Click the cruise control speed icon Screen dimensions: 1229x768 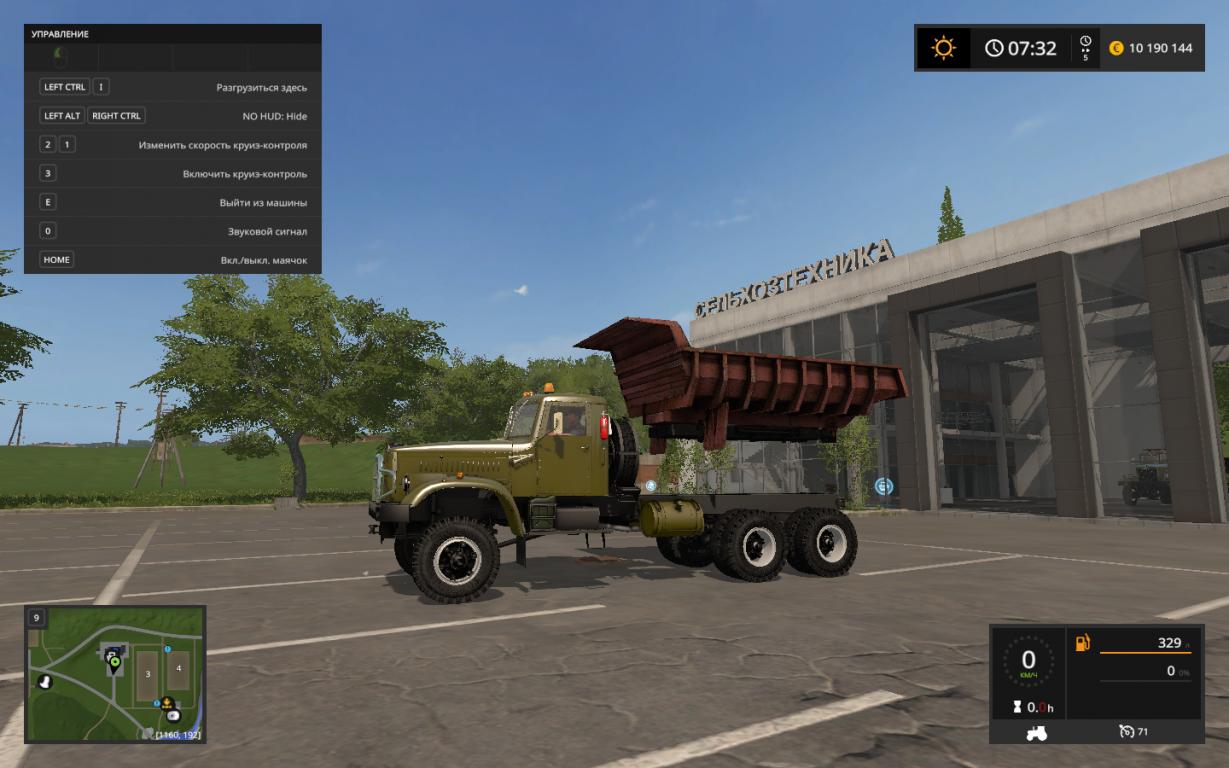click(1127, 733)
